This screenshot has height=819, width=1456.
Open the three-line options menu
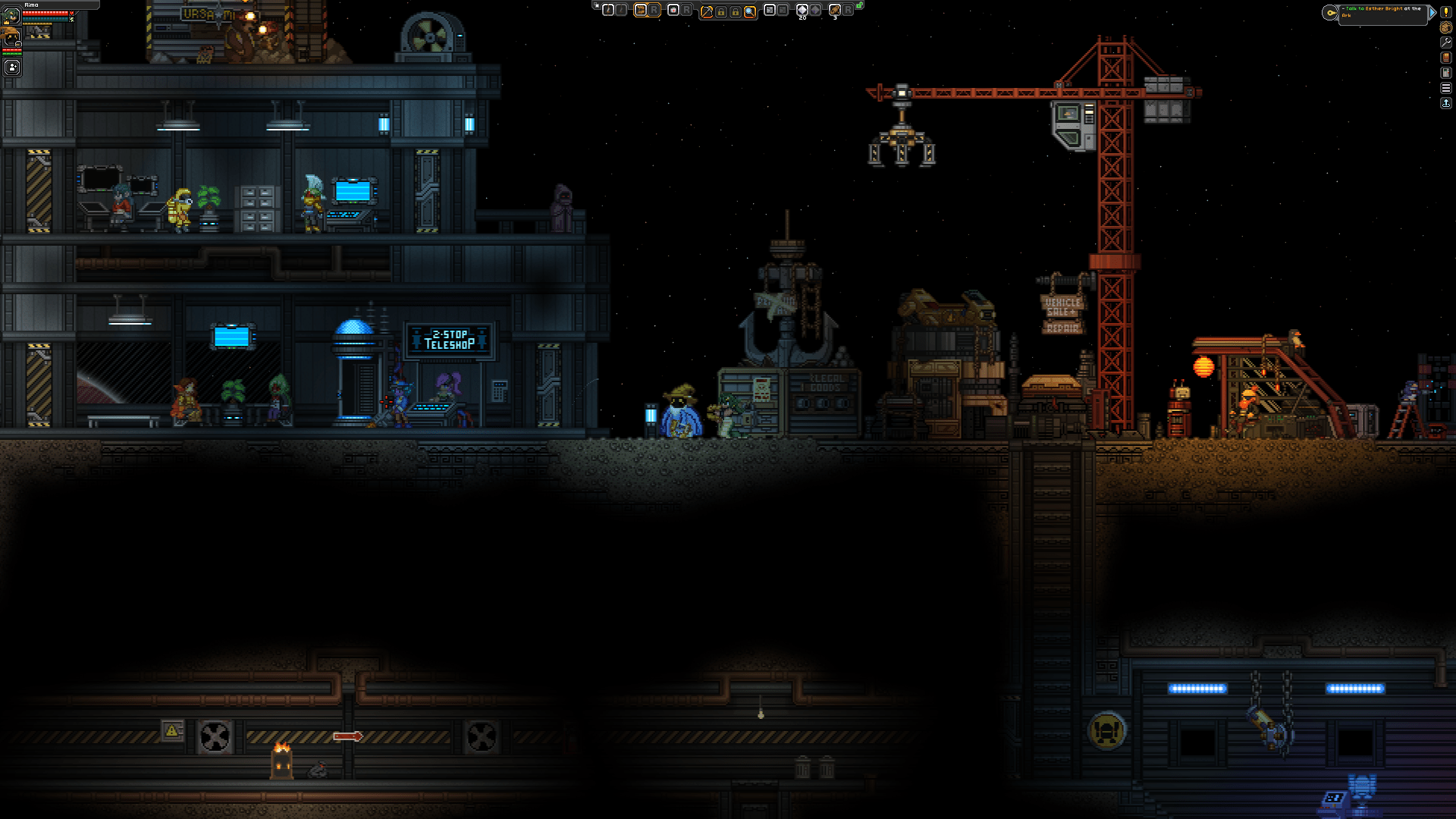pyautogui.click(x=1446, y=88)
